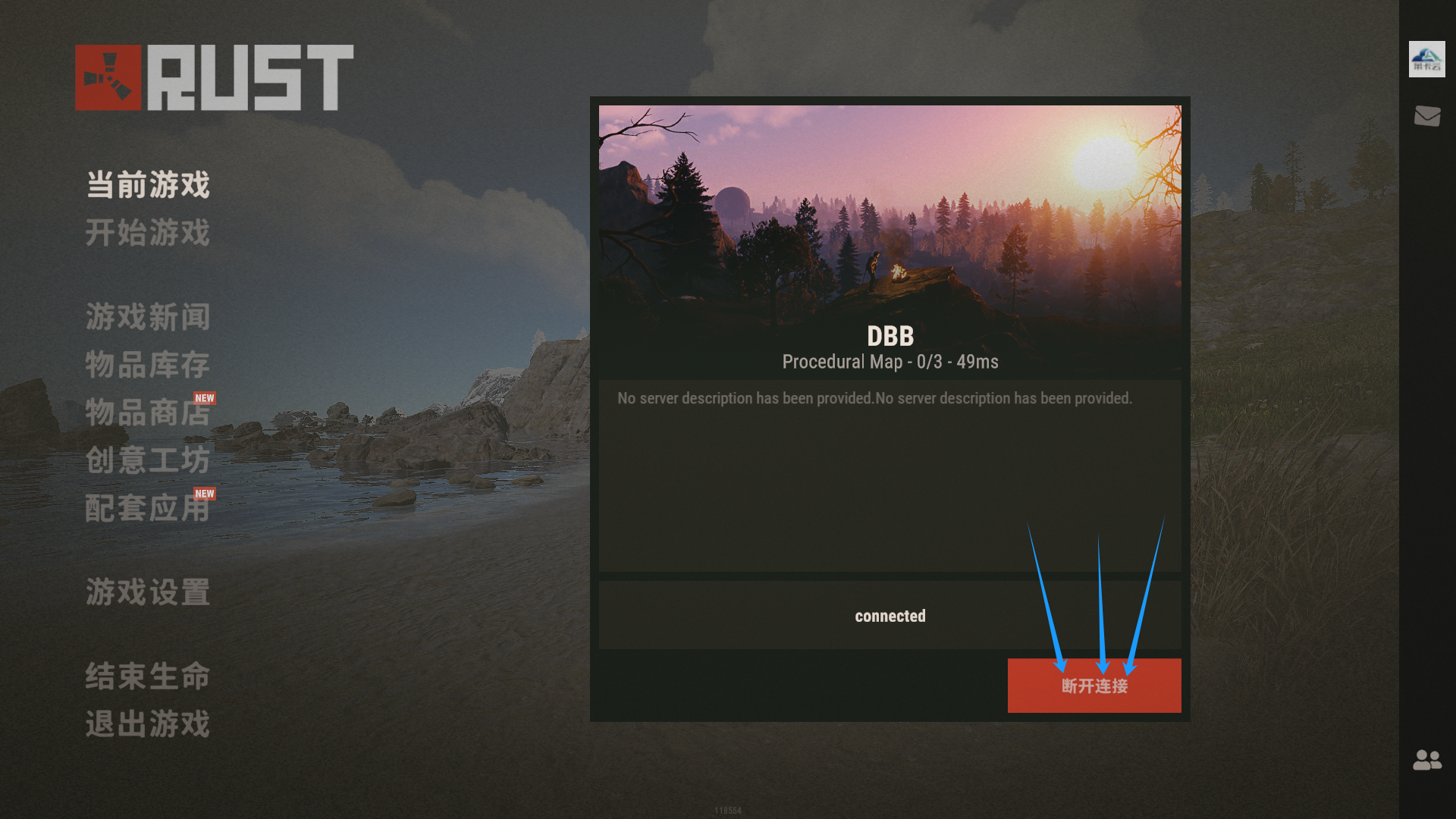1456x819 pixels.
Task: Open the envelope messages icon
Action: click(x=1427, y=116)
